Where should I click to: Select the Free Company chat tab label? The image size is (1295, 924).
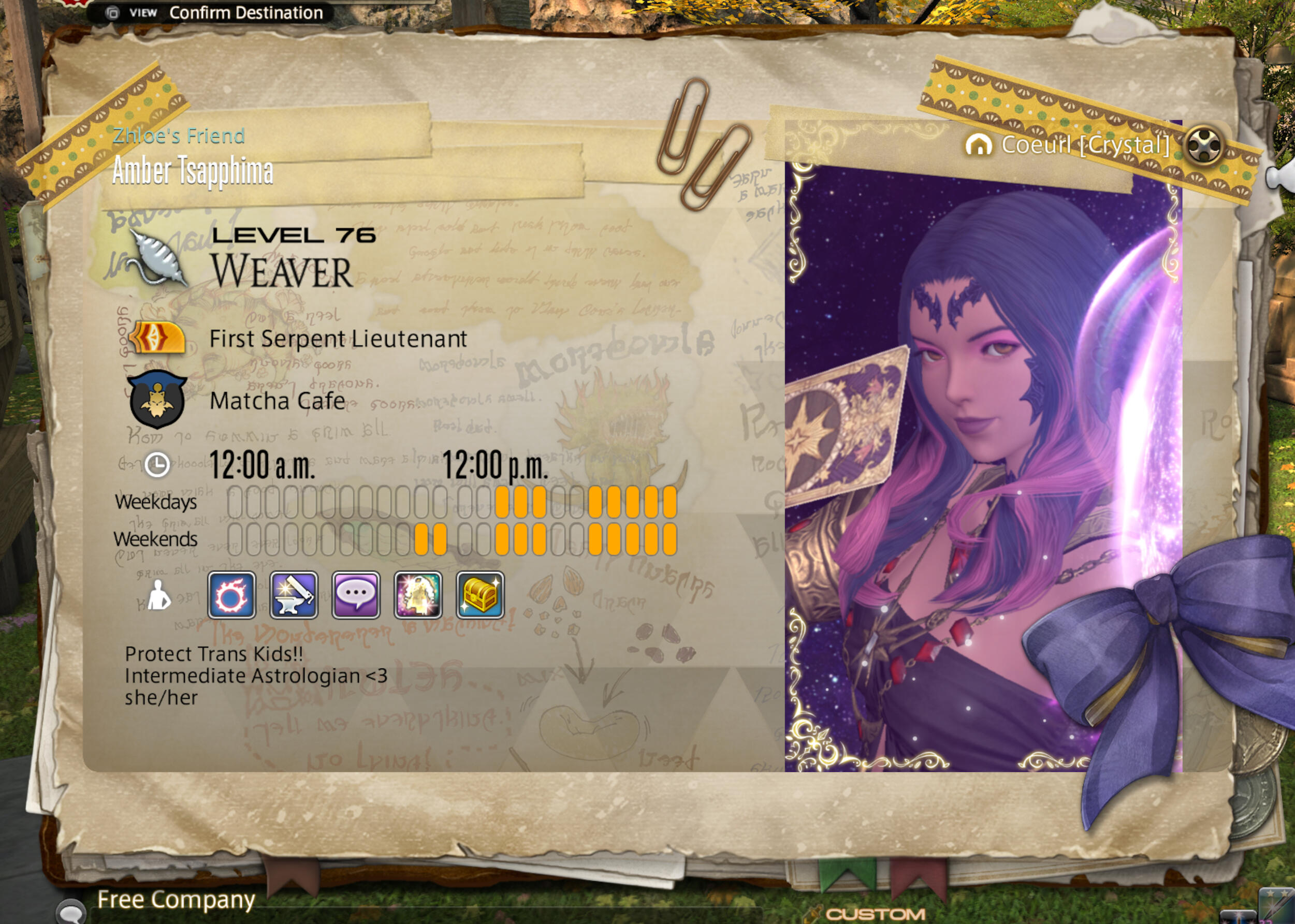[176, 900]
